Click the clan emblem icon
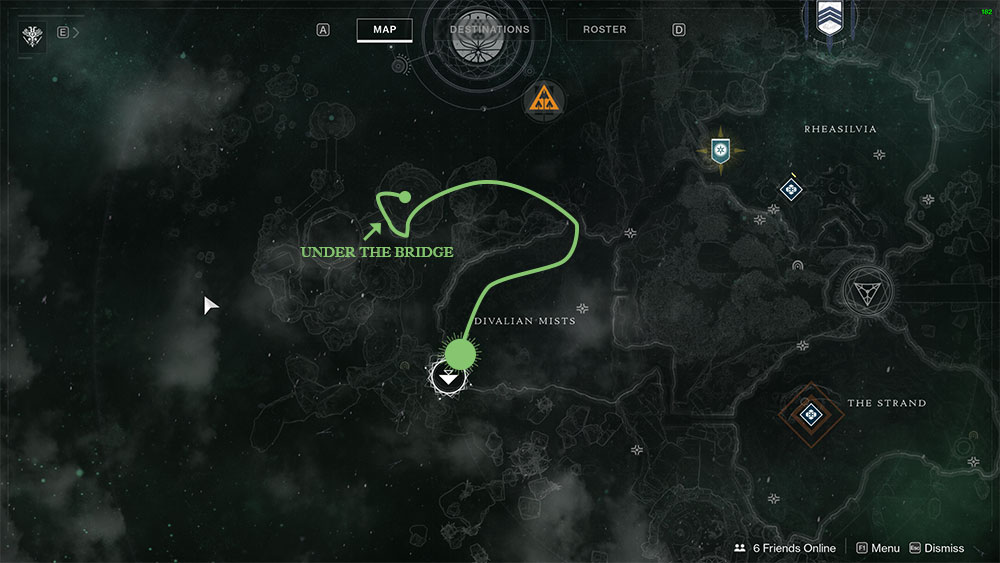 (x=32, y=36)
